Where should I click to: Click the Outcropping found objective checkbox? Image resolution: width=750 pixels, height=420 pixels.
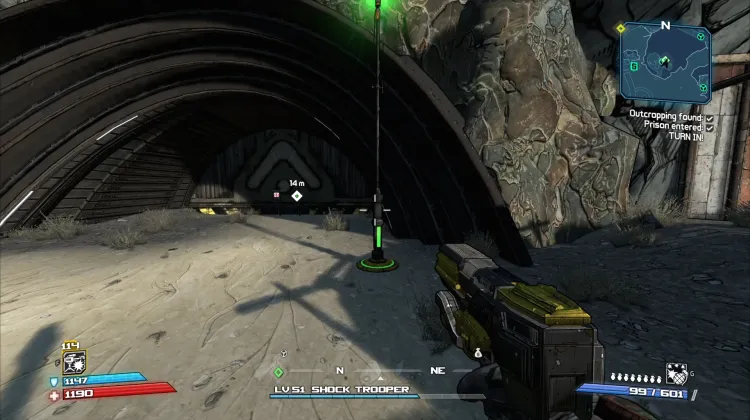click(x=708, y=116)
